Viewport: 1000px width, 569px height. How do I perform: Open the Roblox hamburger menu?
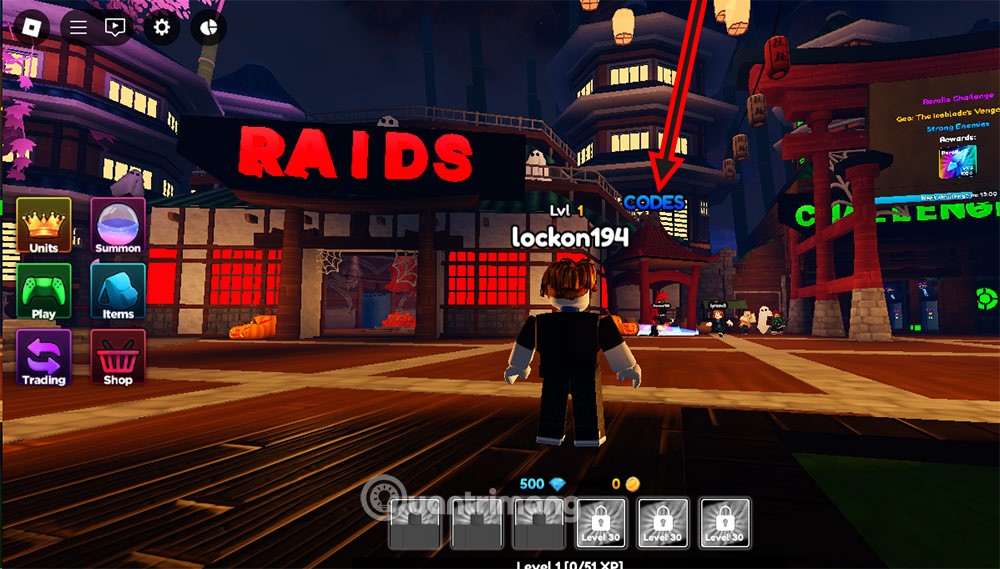(79, 27)
